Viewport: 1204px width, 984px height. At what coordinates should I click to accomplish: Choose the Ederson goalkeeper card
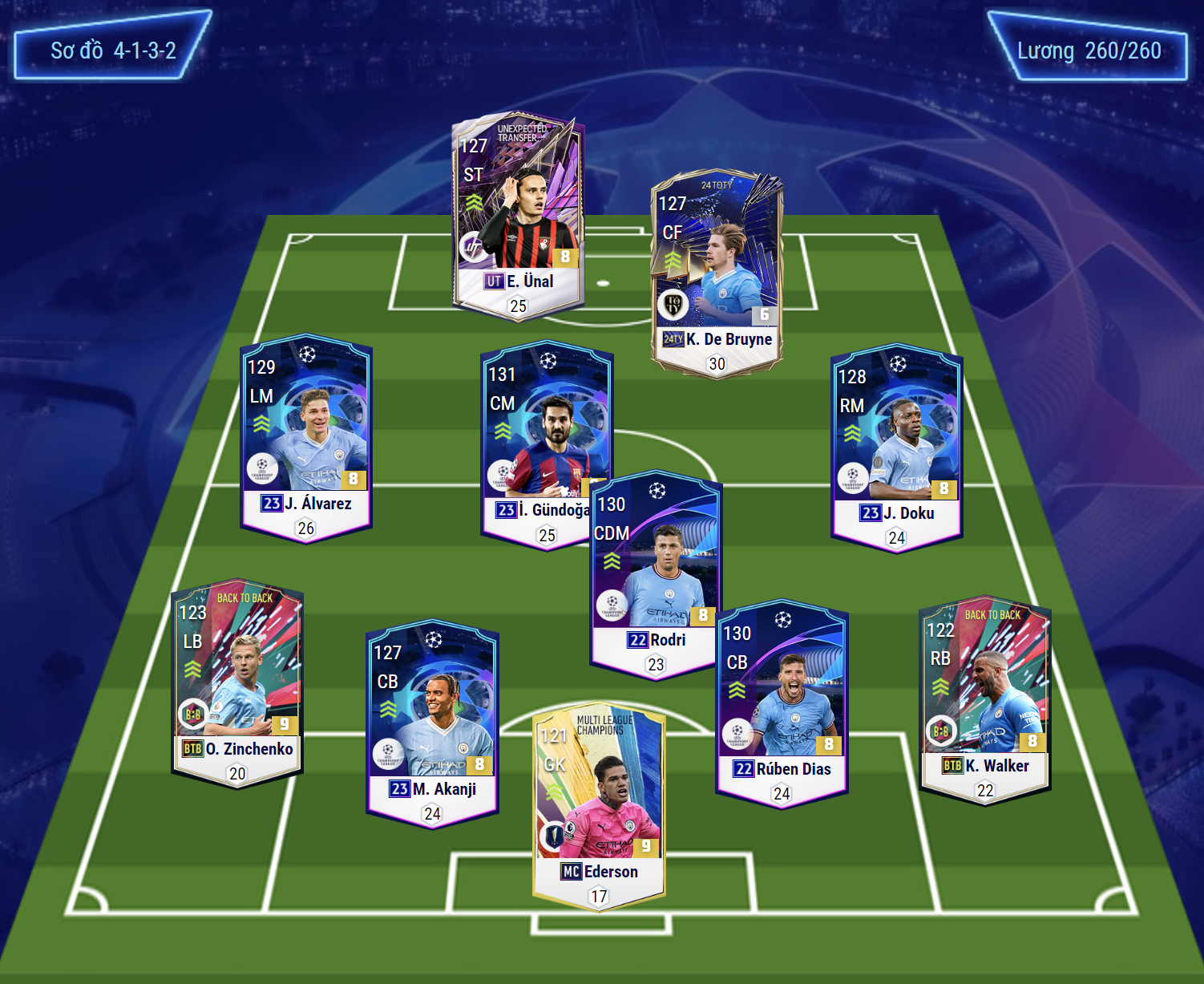point(598,806)
